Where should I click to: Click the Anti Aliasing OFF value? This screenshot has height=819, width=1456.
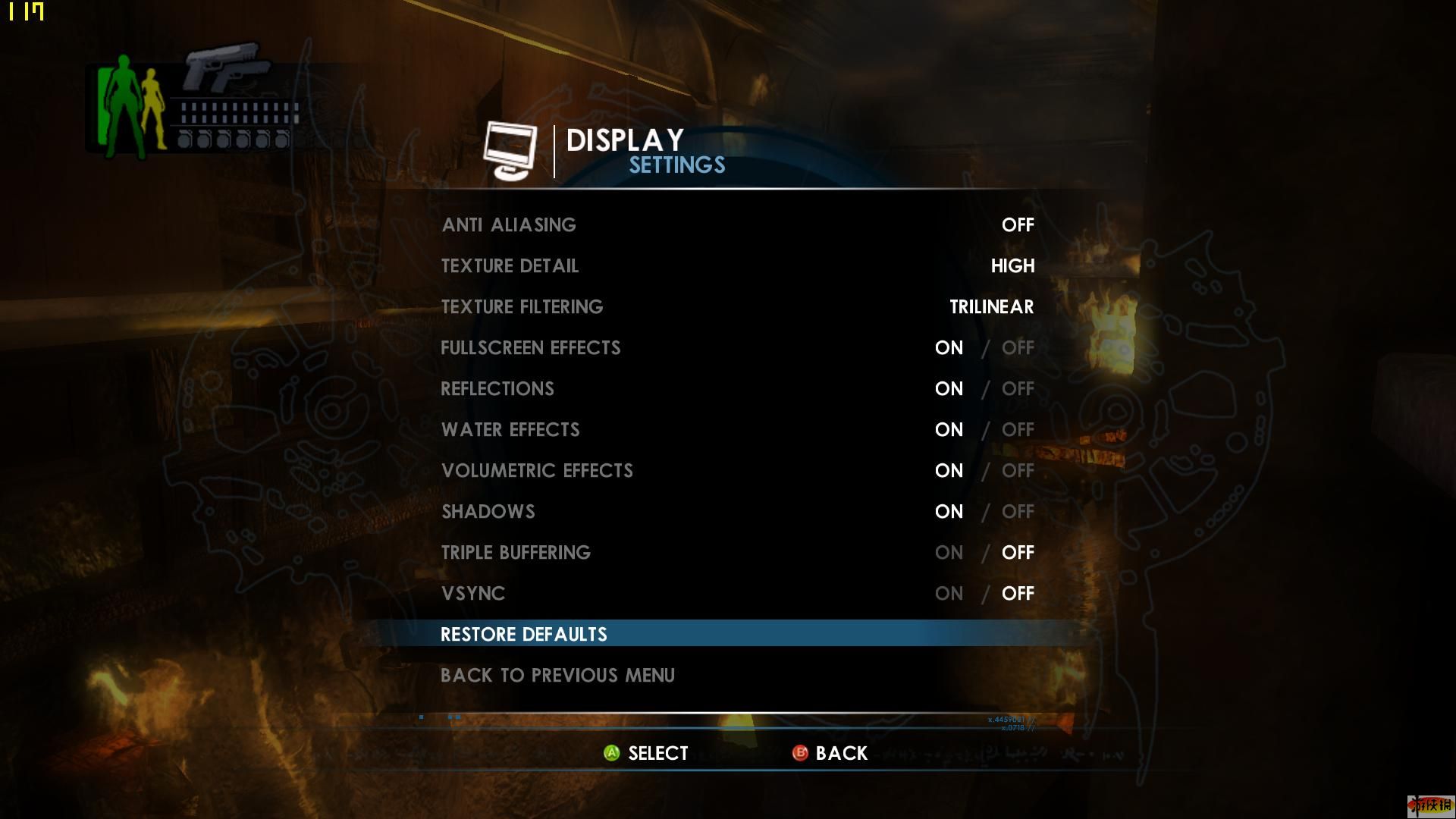1017,225
